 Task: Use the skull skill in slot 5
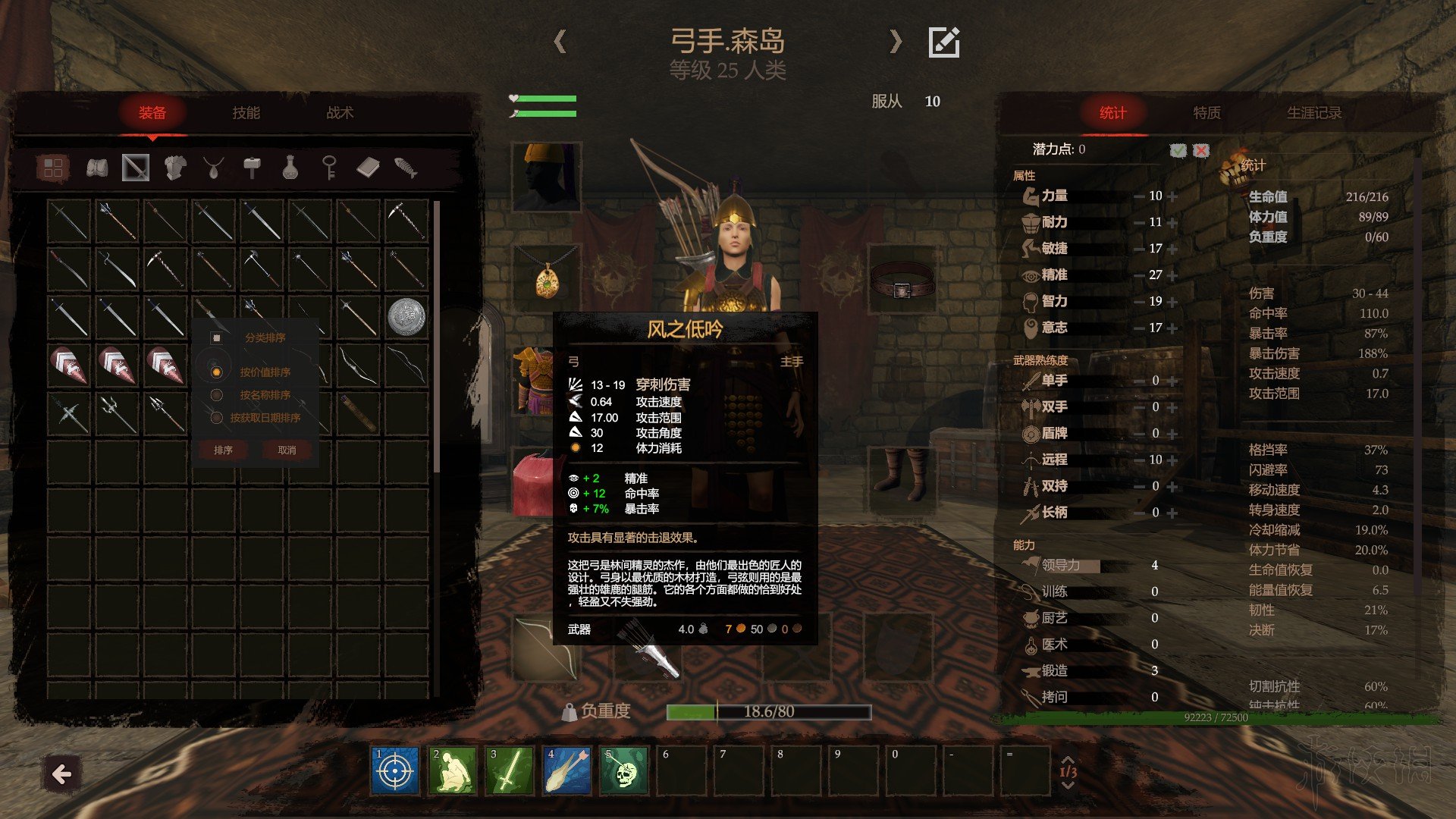pyautogui.click(x=625, y=771)
